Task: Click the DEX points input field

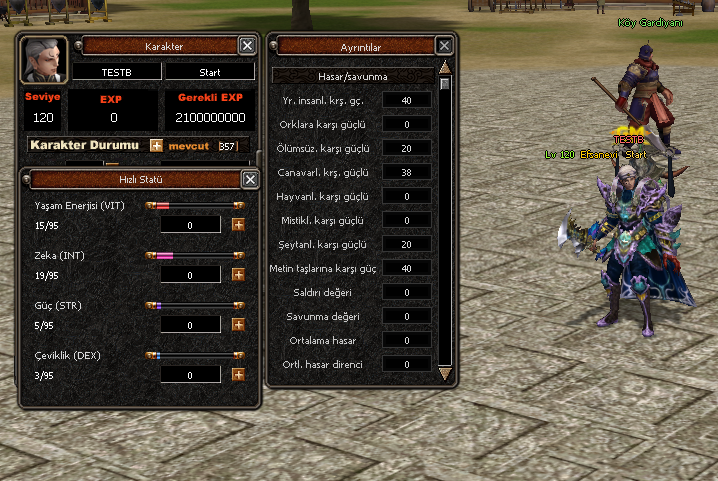Action: pyautogui.click(x=190, y=374)
